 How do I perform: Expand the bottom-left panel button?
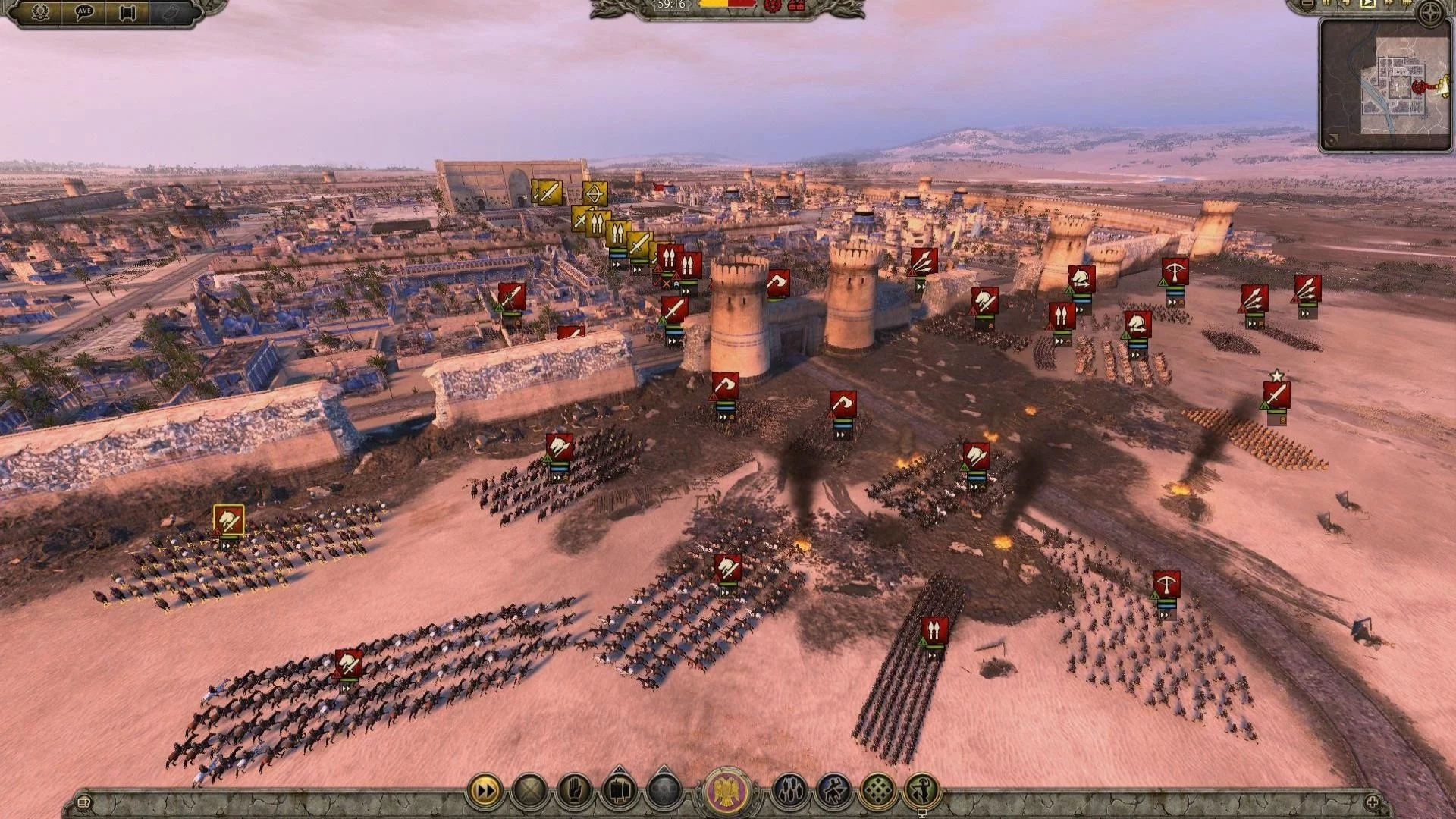click(84, 802)
